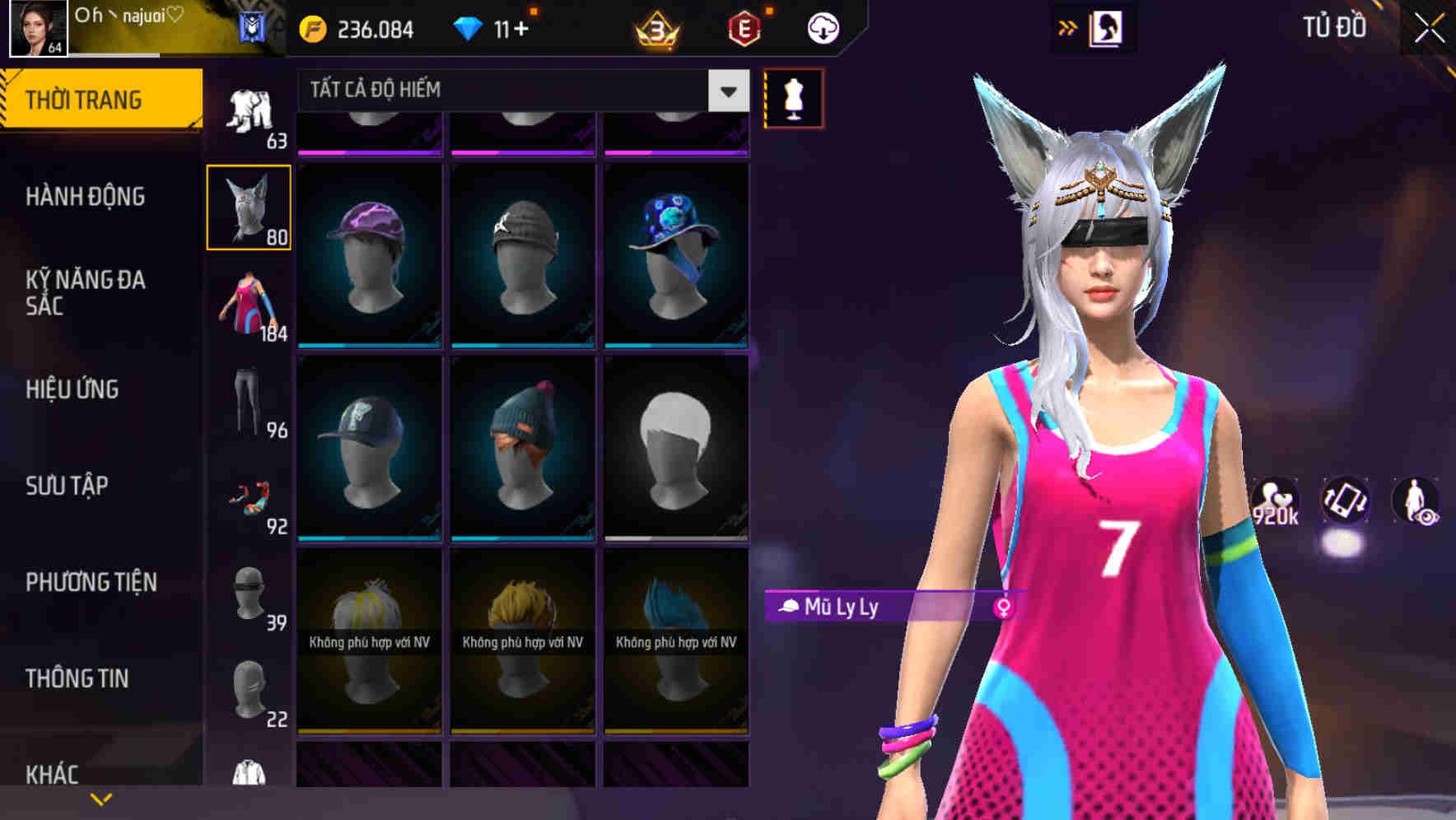Screen dimensions: 1456x820
Task: Toggle the mannequin preview icon above the grid
Action: (x=793, y=97)
